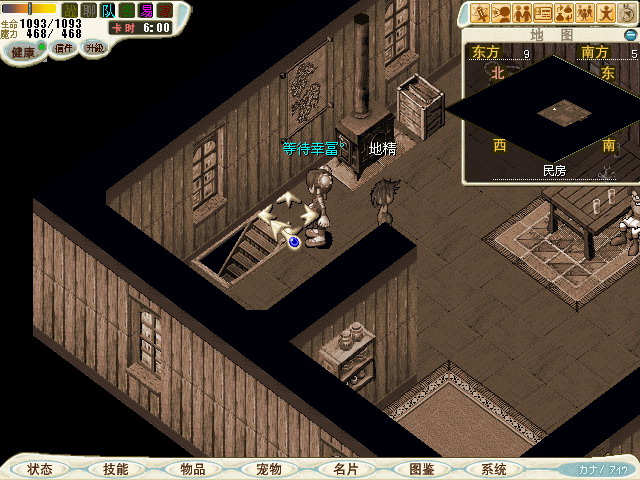Open the ID card action icon
Screen dimensions: 640x480
(544, 13)
